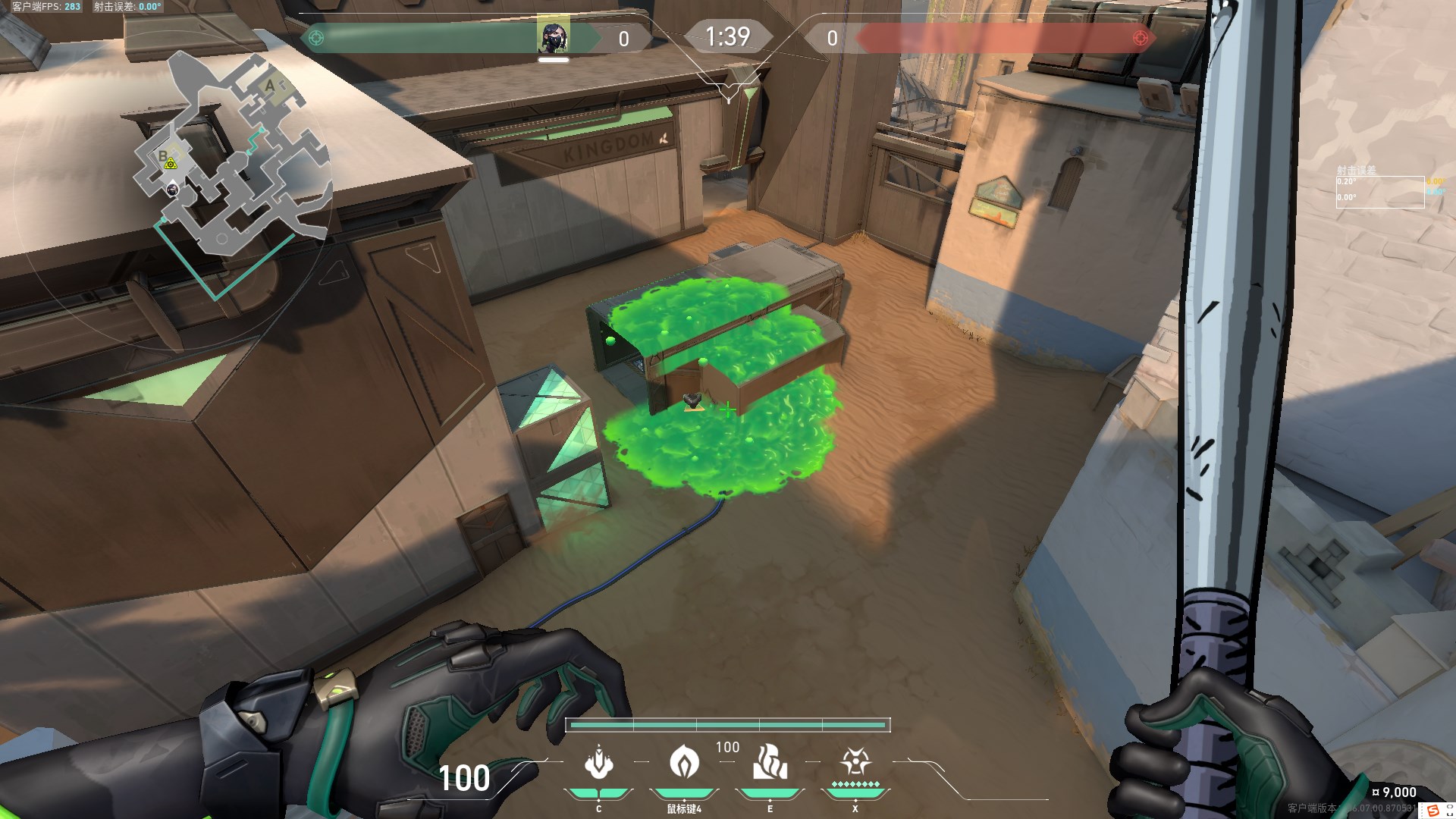The image size is (1456, 819).
Task: Click the B site marker on minimap
Action: (x=162, y=156)
